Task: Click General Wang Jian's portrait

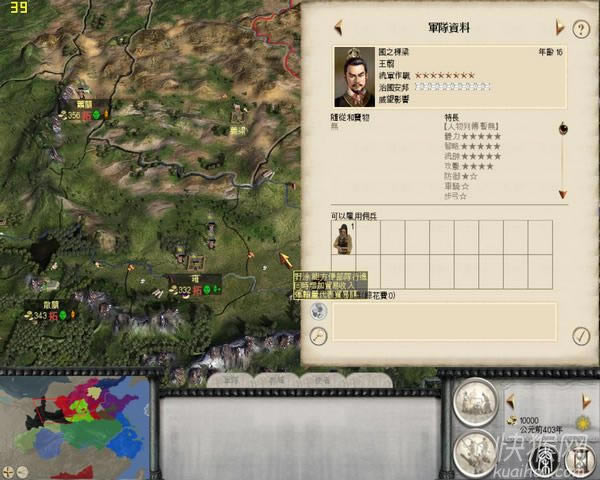Action: click(353, 77)
